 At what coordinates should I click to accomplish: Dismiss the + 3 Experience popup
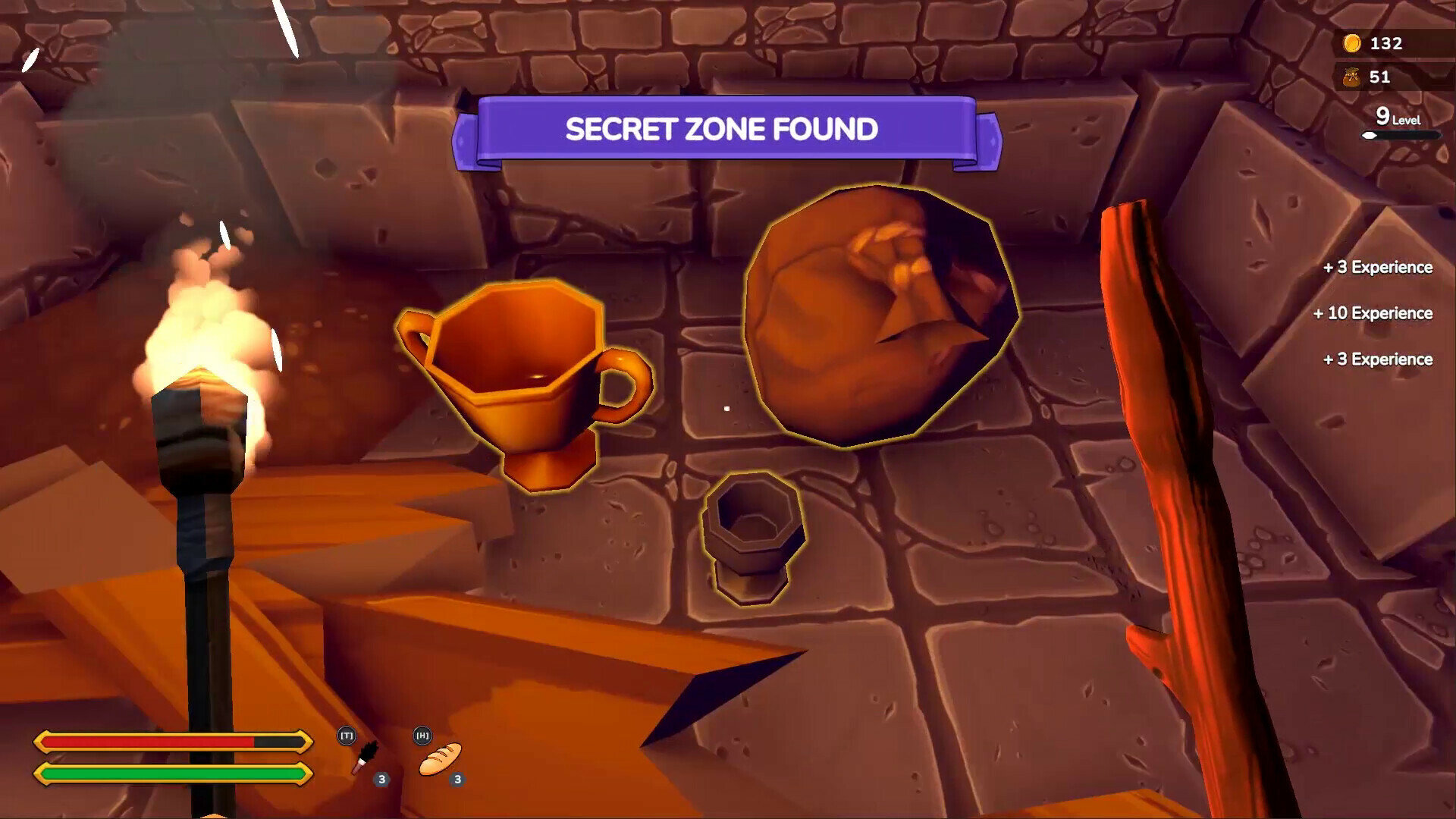pos(1376,267)
